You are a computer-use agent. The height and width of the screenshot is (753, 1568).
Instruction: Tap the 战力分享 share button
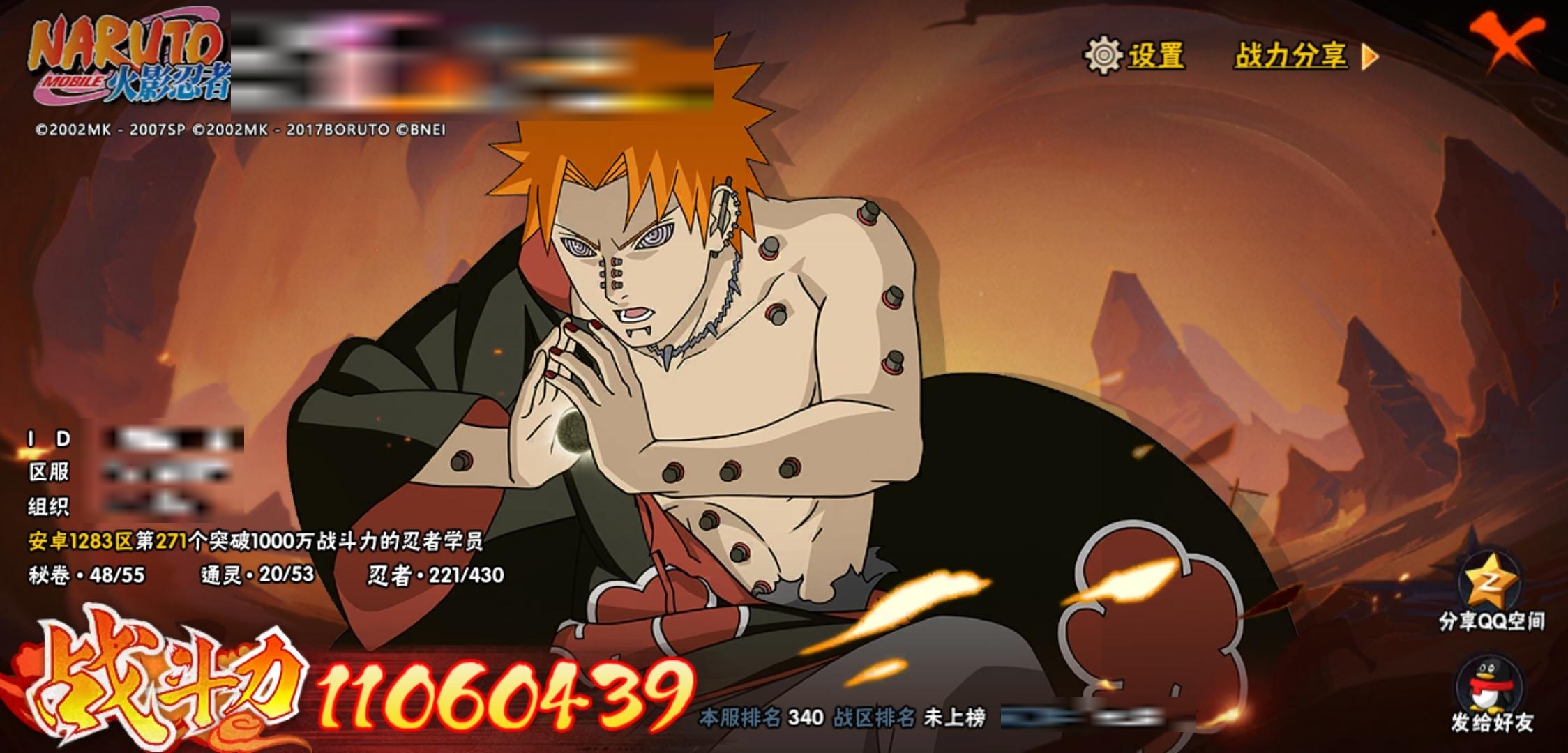1306,56
